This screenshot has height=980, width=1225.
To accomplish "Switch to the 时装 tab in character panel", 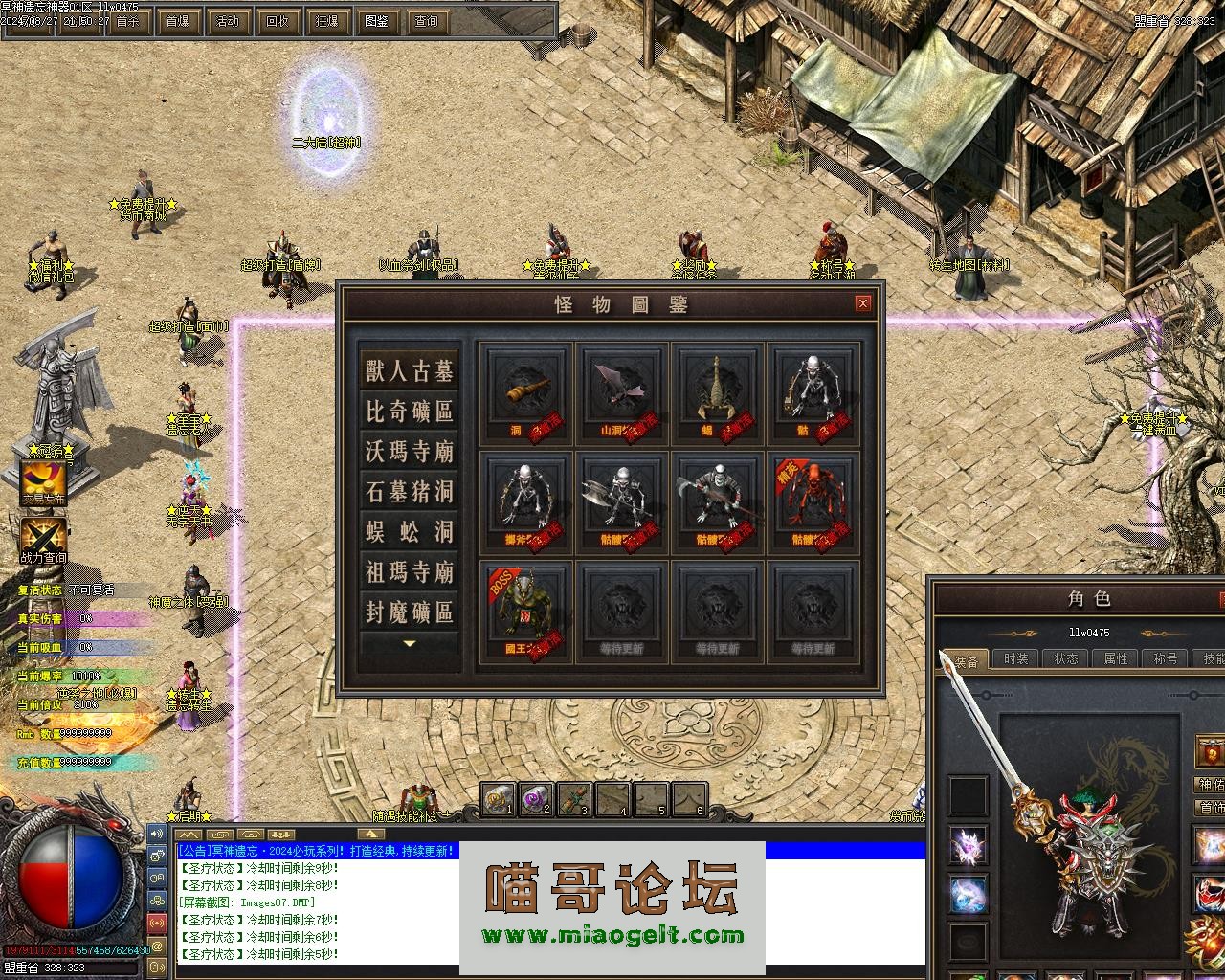I will pos(1016,659).
